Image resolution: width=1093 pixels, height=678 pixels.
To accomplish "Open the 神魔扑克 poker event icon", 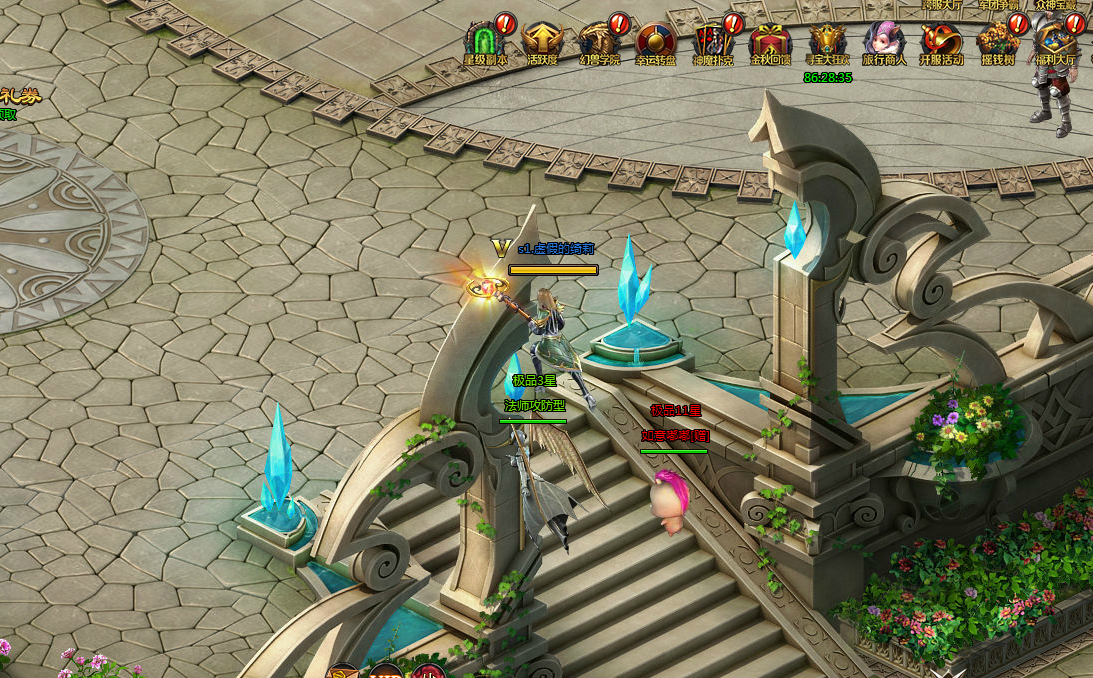I will pyautogui.click(x=713, y=42).
